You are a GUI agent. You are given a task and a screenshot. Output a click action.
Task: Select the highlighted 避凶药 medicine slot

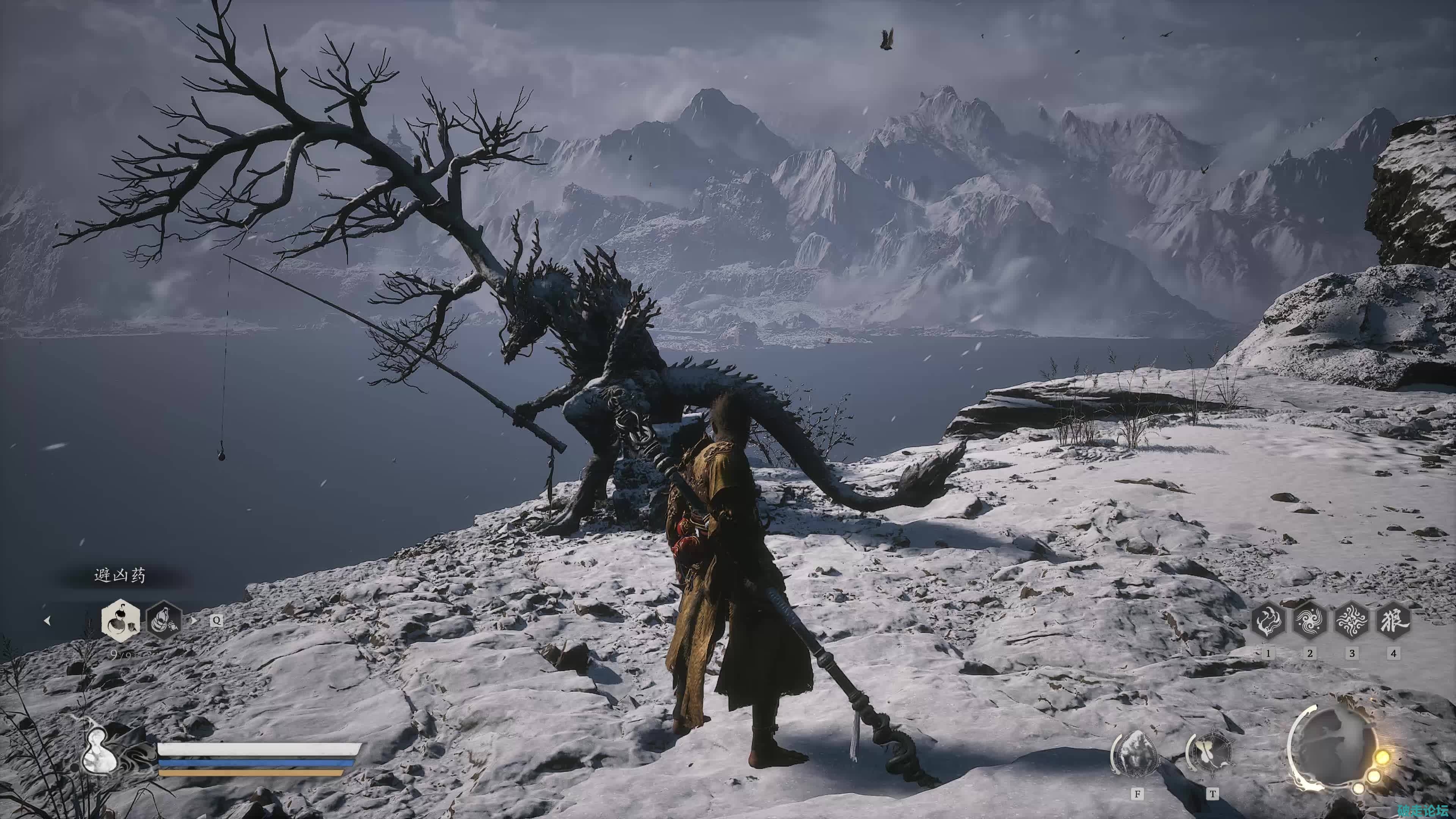[121, 620]
